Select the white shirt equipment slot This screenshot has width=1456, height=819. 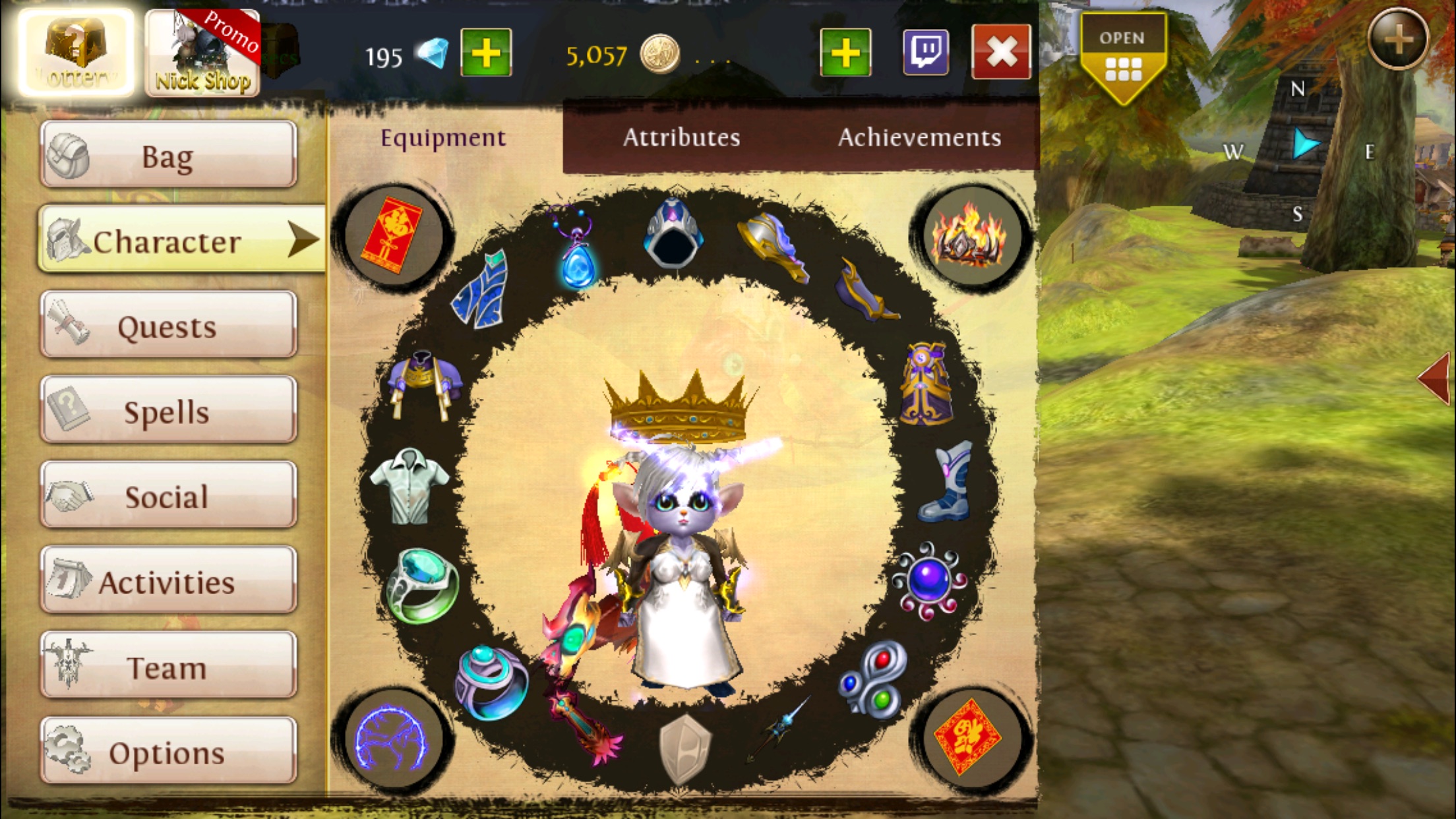coord(410,487)
